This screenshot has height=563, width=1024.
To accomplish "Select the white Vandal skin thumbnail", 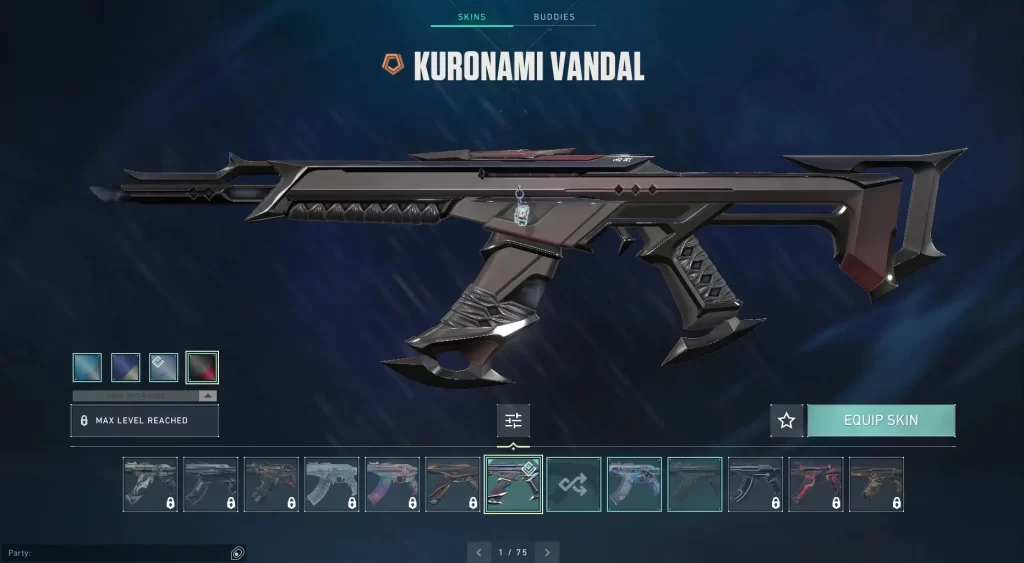I will 331,484.
